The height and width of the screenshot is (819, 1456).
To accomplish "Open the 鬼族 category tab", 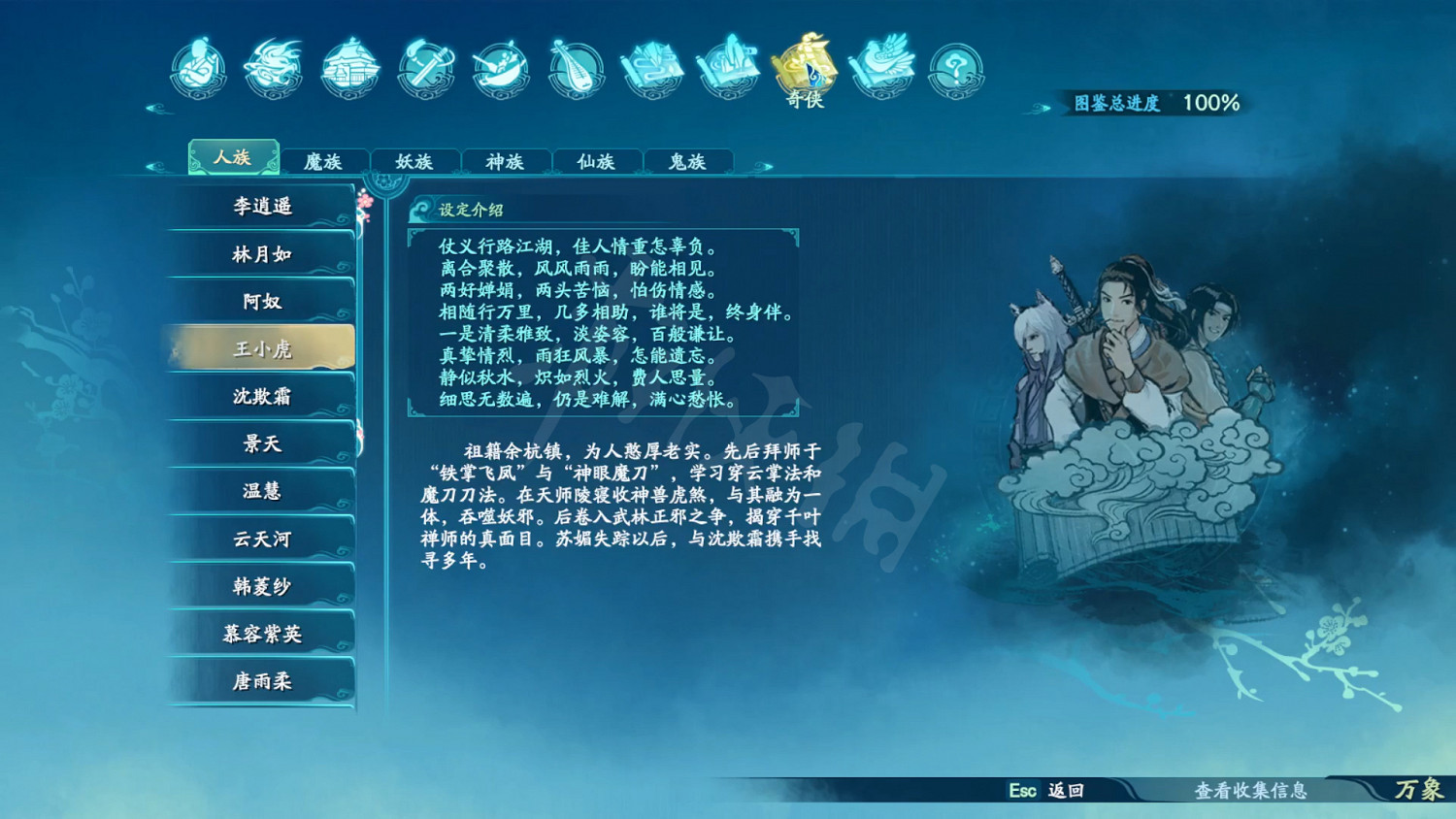I will 686,161.
